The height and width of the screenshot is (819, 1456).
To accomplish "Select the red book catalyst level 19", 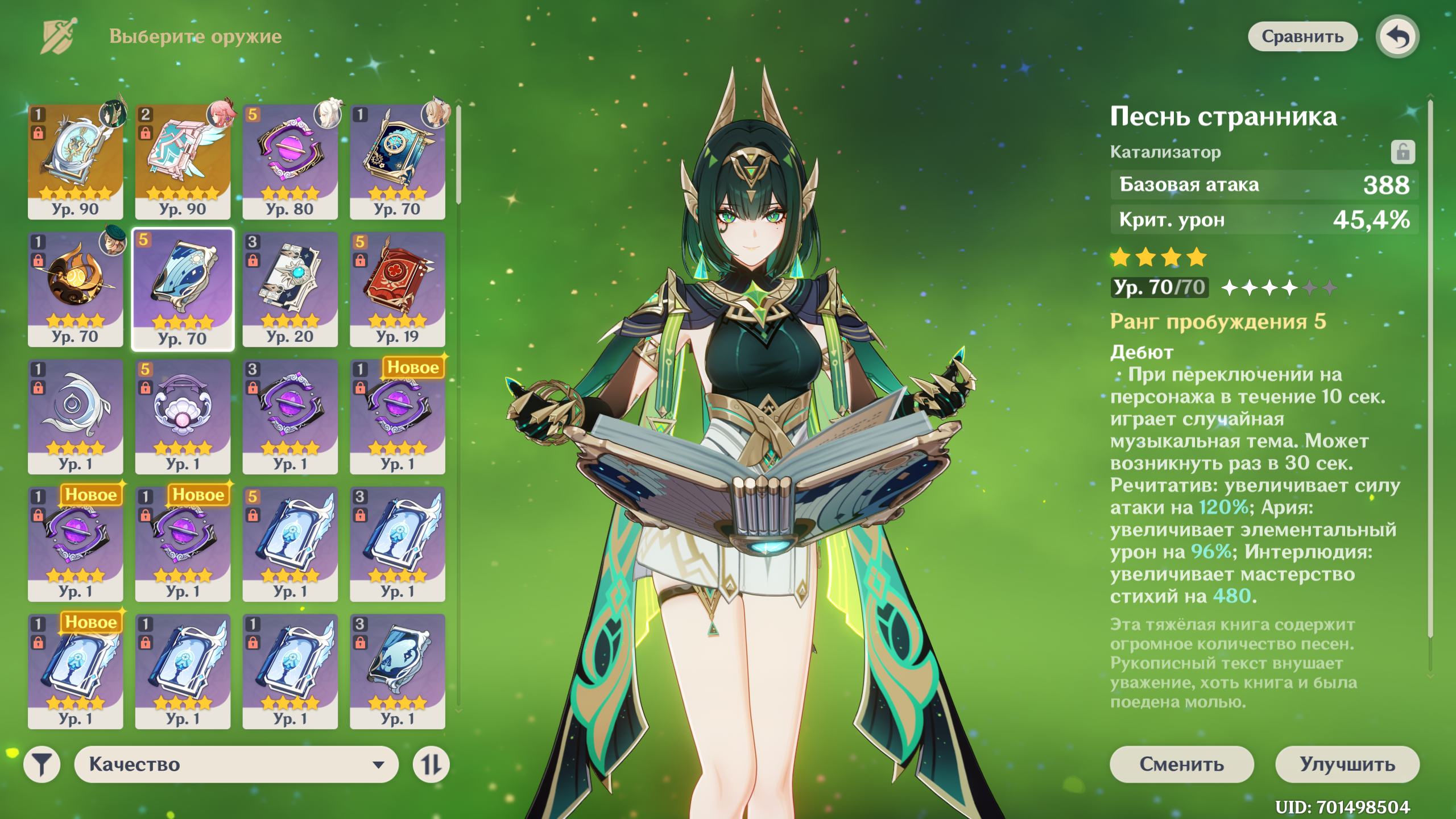I will (x=397, y=288).
